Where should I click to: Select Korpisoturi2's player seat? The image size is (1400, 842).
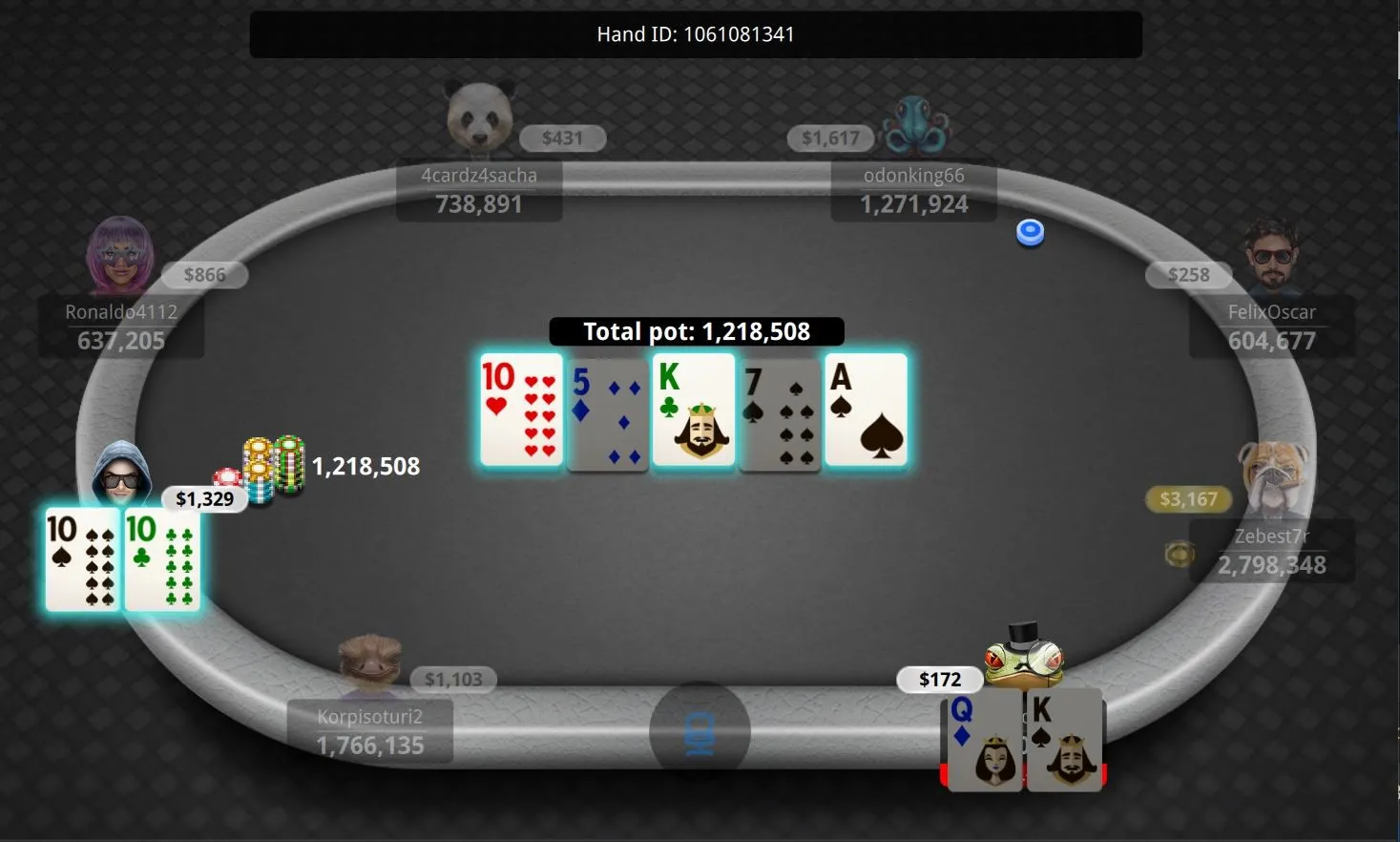[370, 731]
